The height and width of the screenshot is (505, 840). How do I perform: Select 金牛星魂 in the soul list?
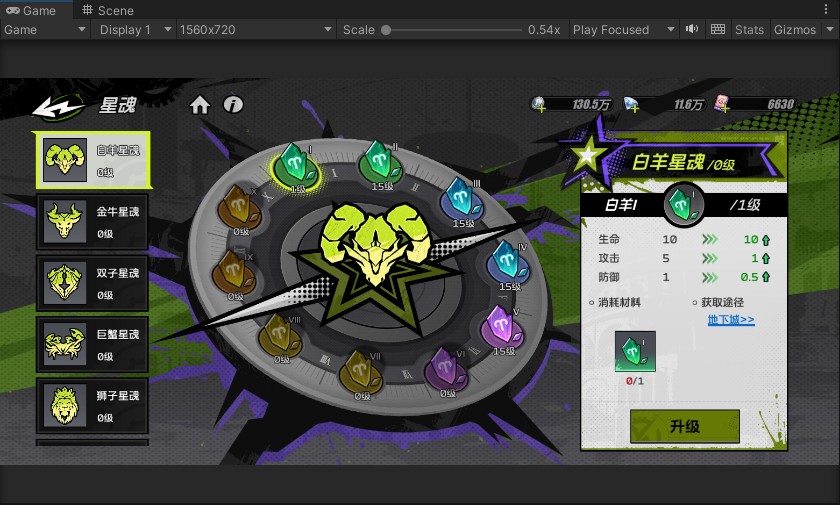point(92,222)
